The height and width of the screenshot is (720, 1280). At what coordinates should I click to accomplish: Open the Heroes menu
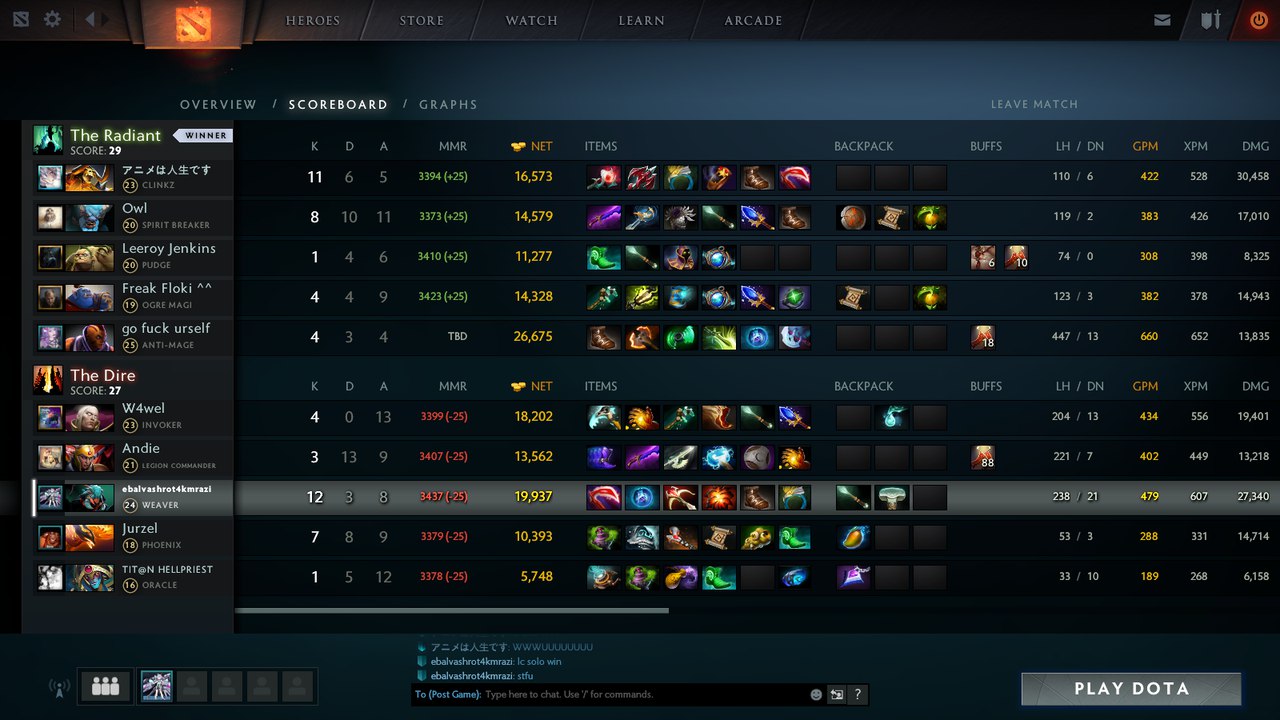click(313, 20)
